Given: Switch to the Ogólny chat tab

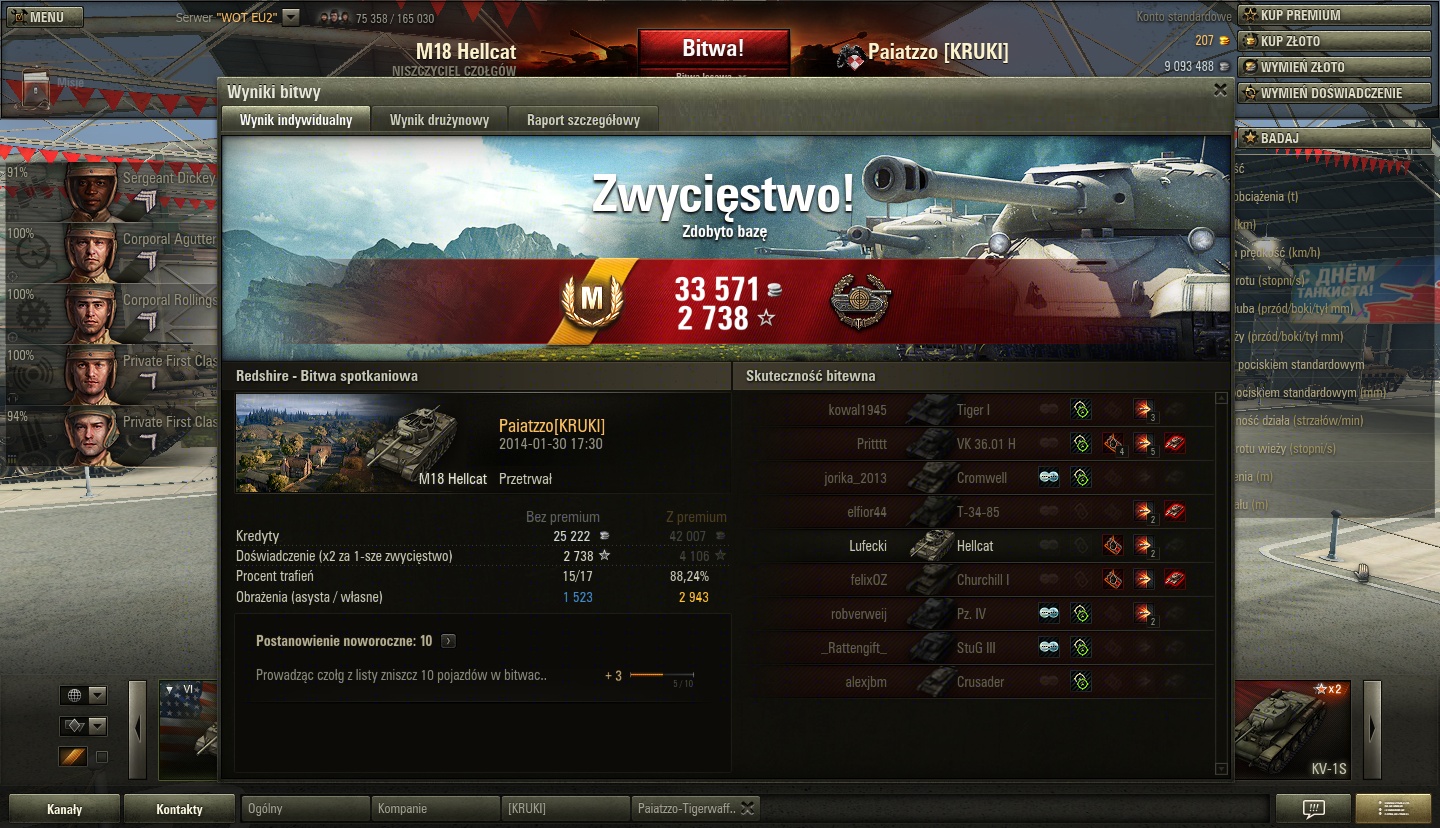Looking at the screenshot, I should [x=305, y=808].
